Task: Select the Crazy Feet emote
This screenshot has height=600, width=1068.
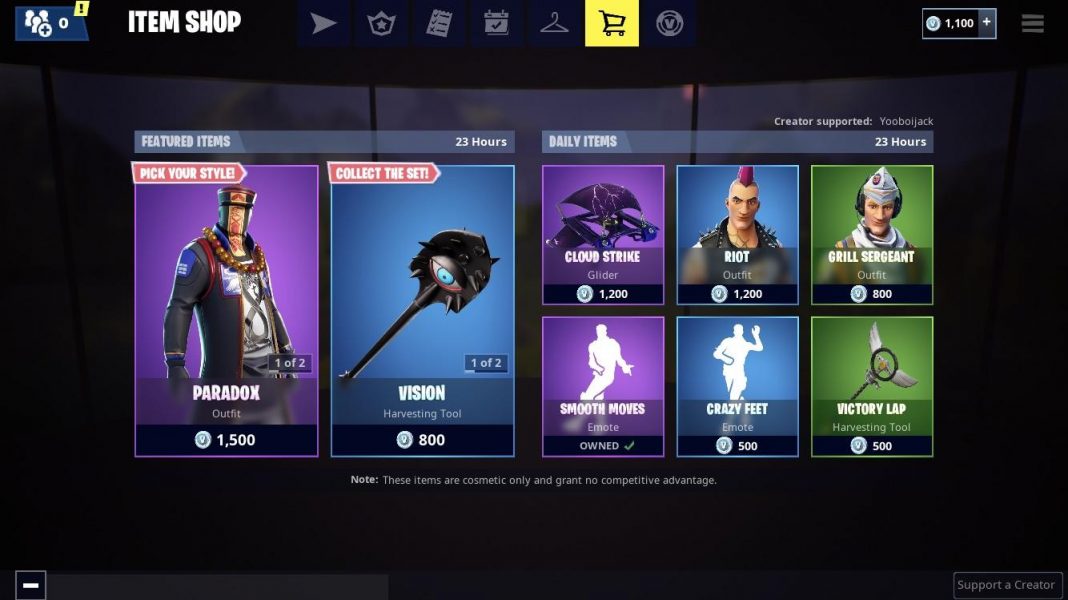Action: click(737, 386)
